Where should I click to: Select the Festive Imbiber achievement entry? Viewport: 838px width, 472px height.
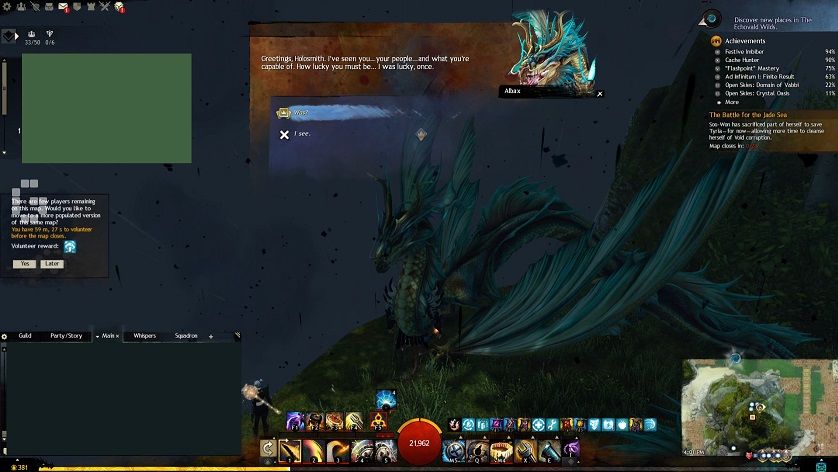click(746, 51)
